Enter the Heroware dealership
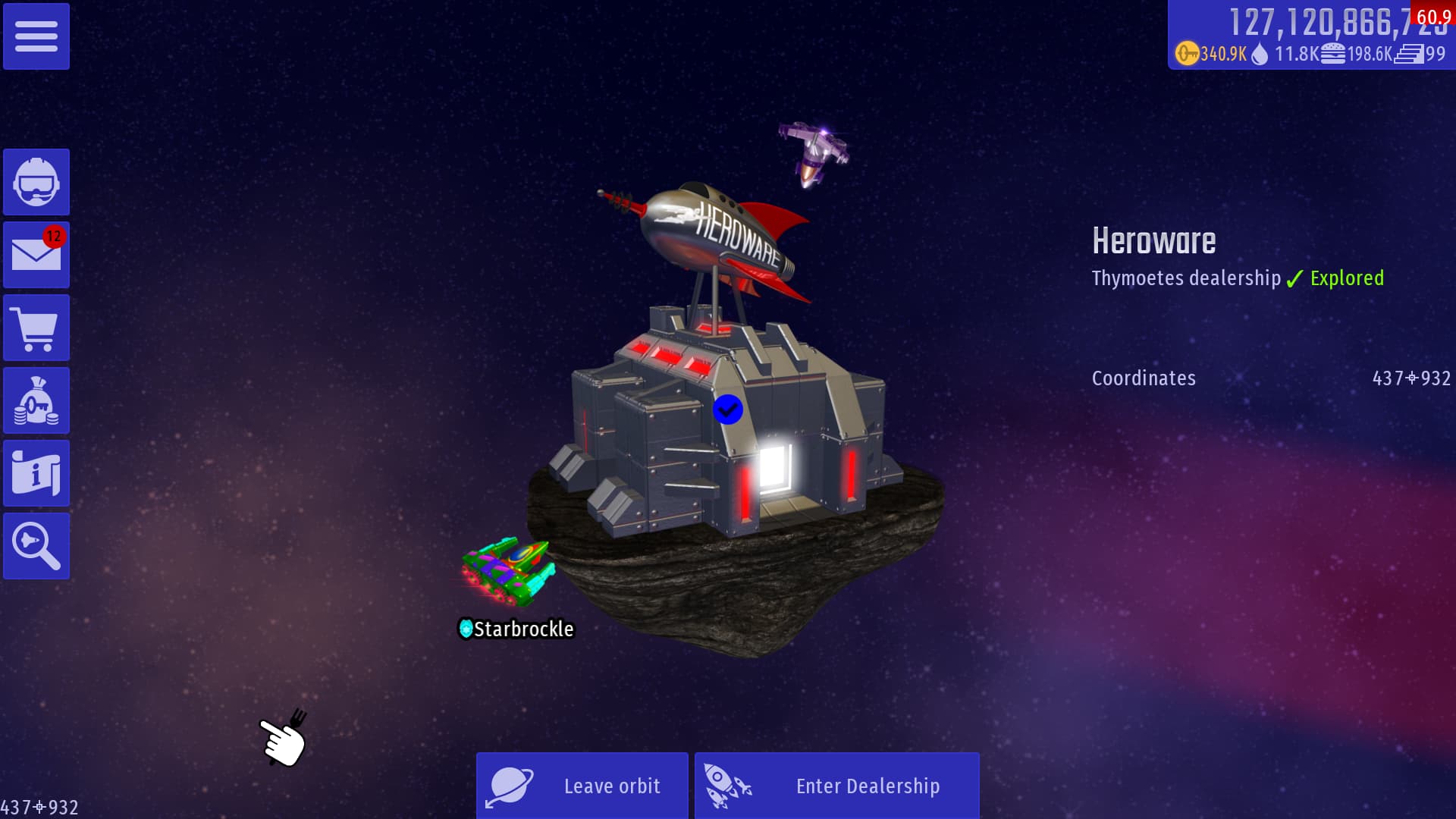The width and height of the screenshot is (1456, 819). pyautogui.click(x=836, y=786)
